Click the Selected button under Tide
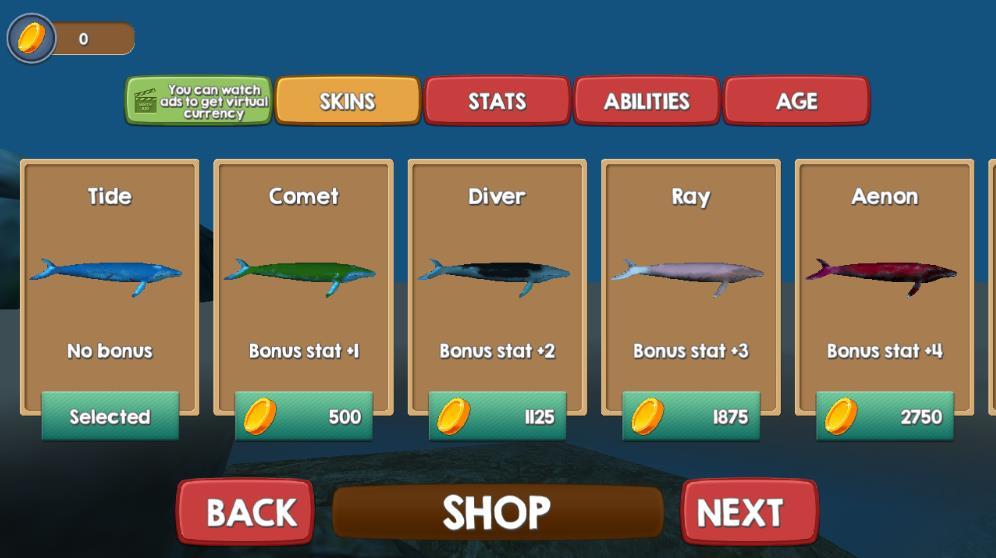 pos(110,416)
